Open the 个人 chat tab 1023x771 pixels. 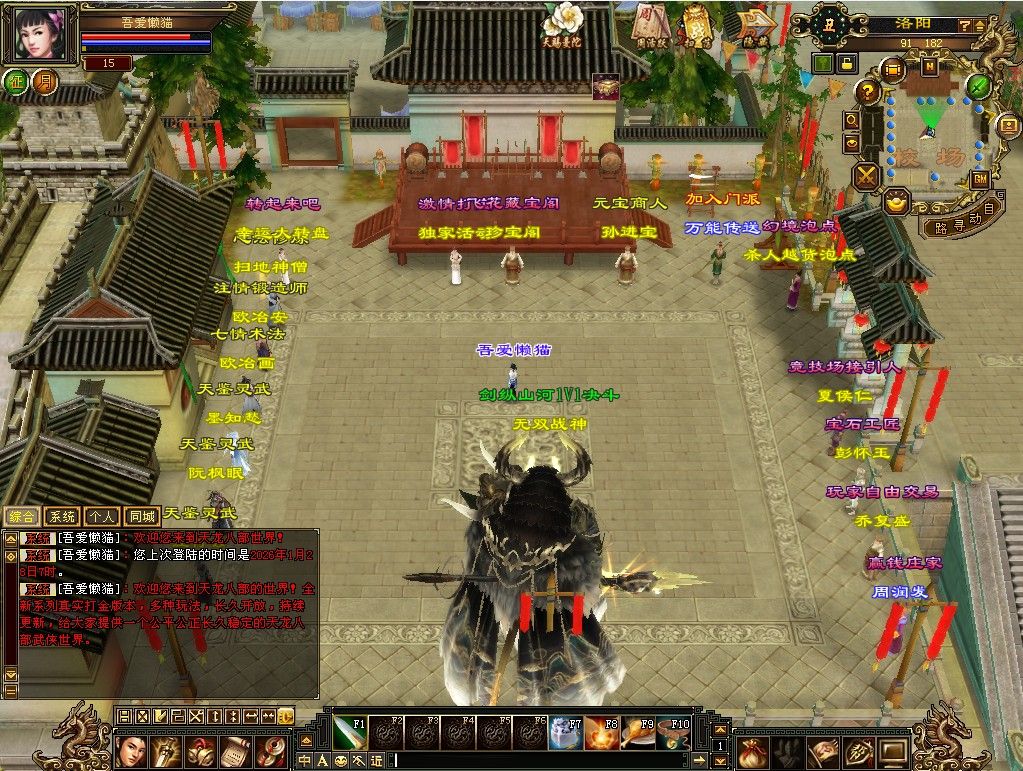coord(102,516)
